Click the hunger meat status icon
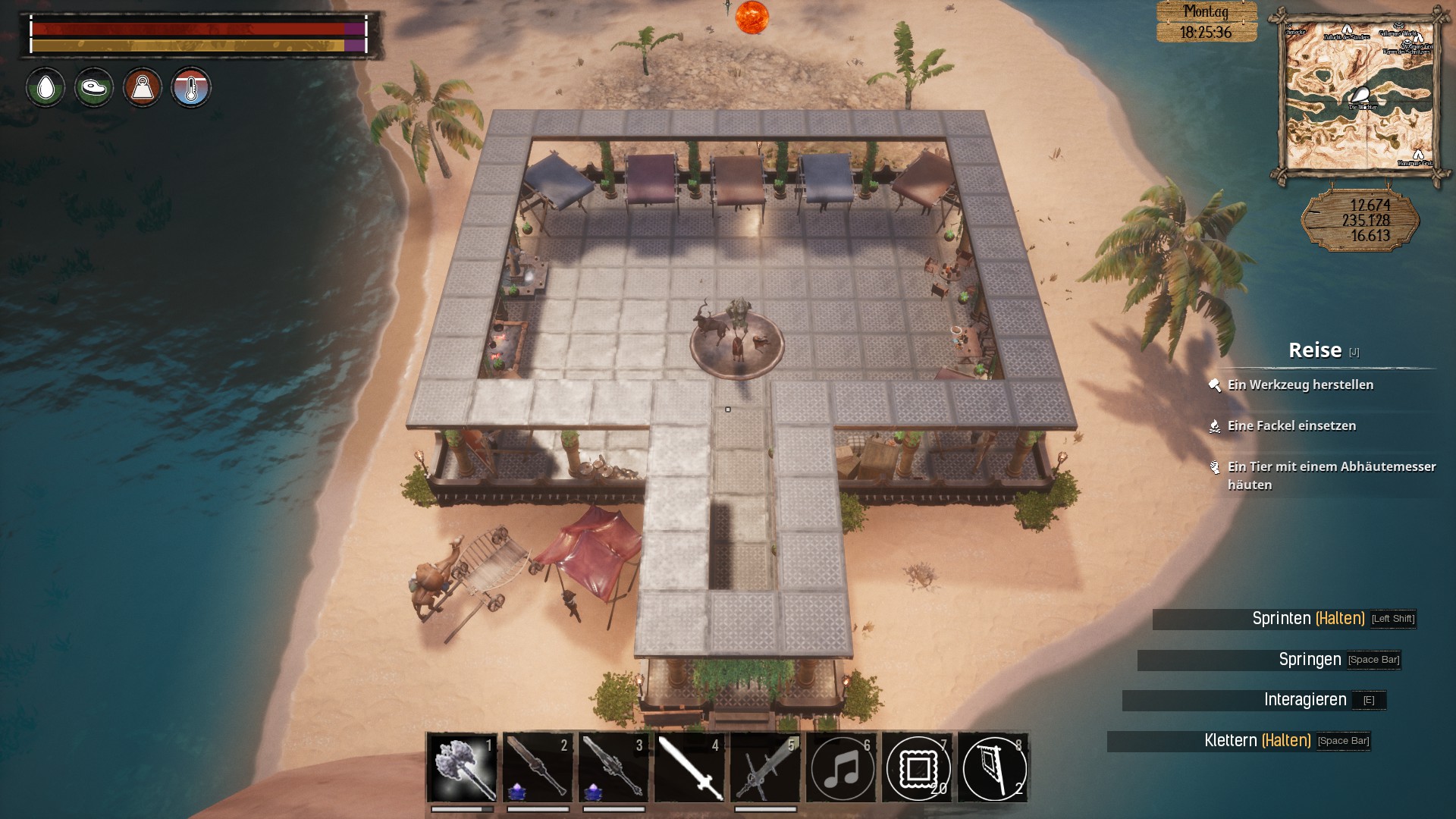1456x819 pixels. 94,88
